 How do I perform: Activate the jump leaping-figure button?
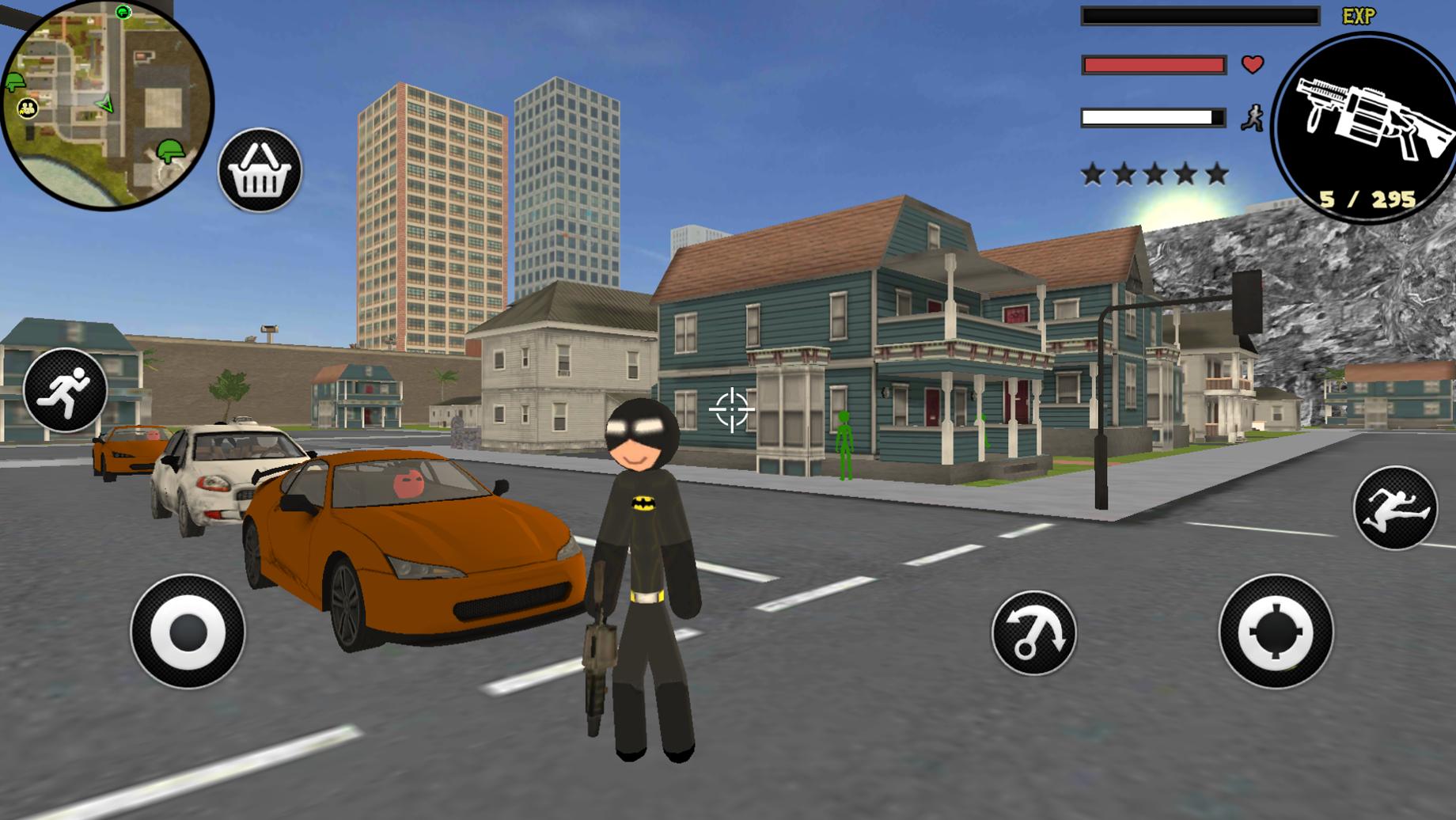tap(1394, 508)
